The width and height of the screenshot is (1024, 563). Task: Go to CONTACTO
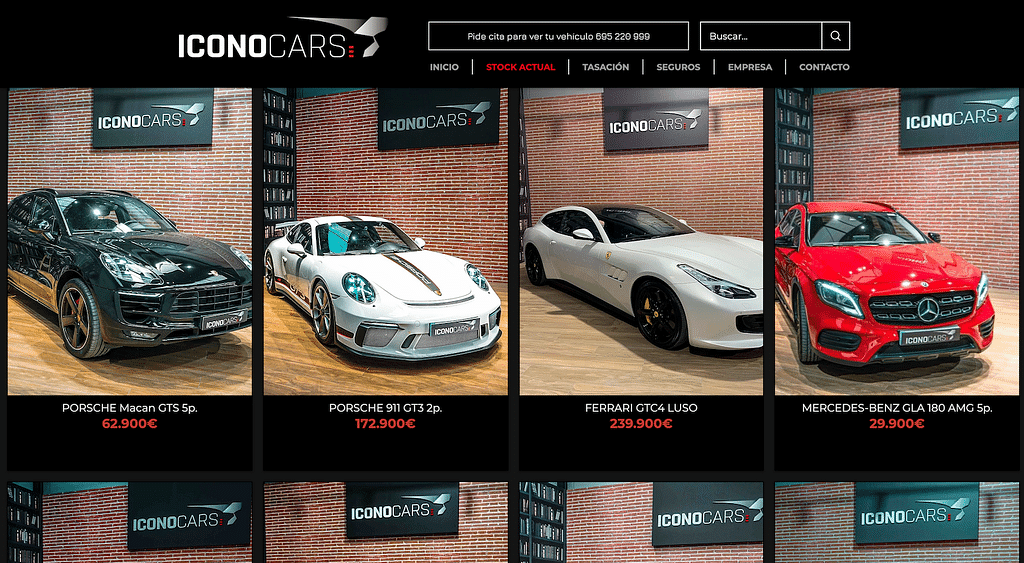click(824, 67)
